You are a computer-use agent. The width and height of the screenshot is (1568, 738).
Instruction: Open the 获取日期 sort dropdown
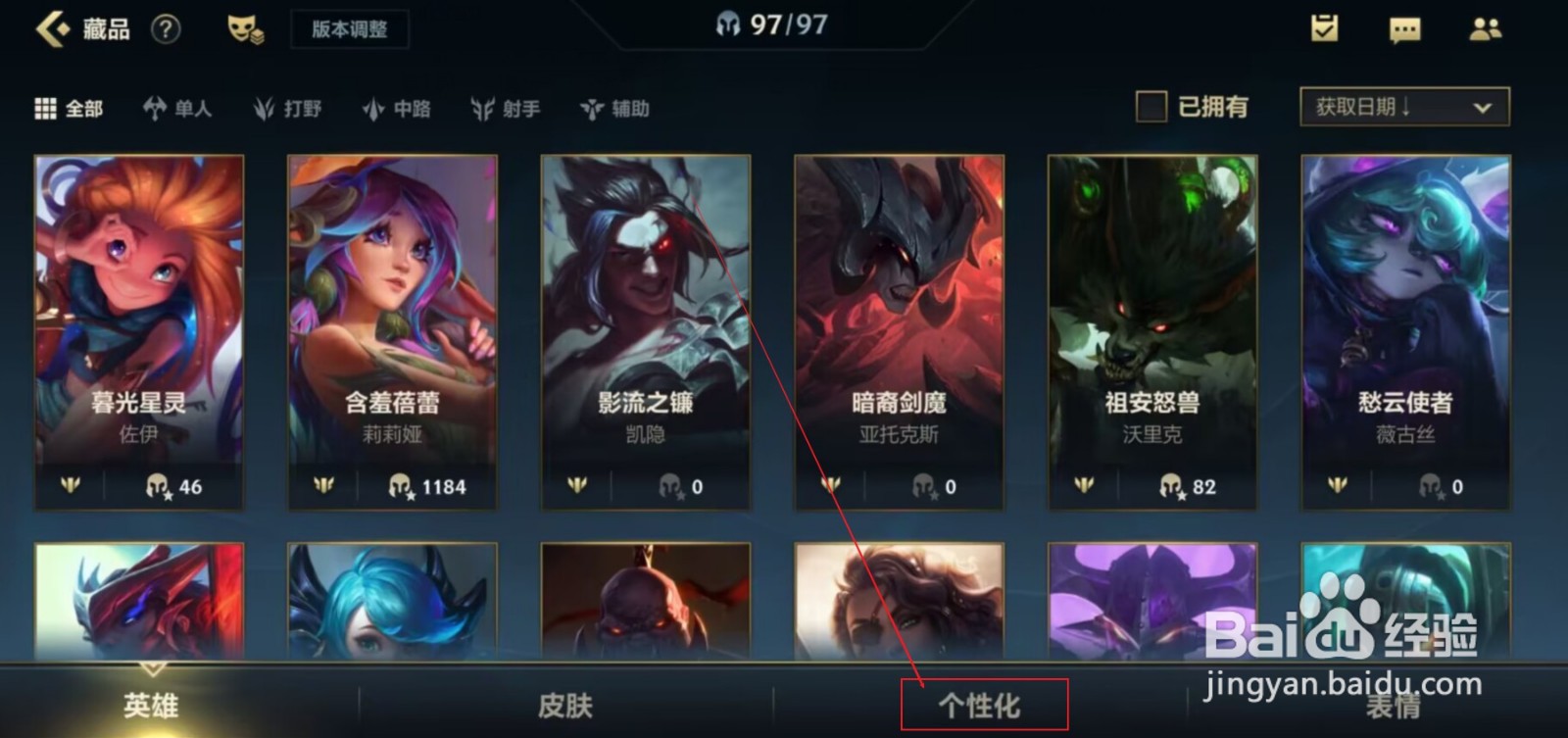click(1403, 108)
